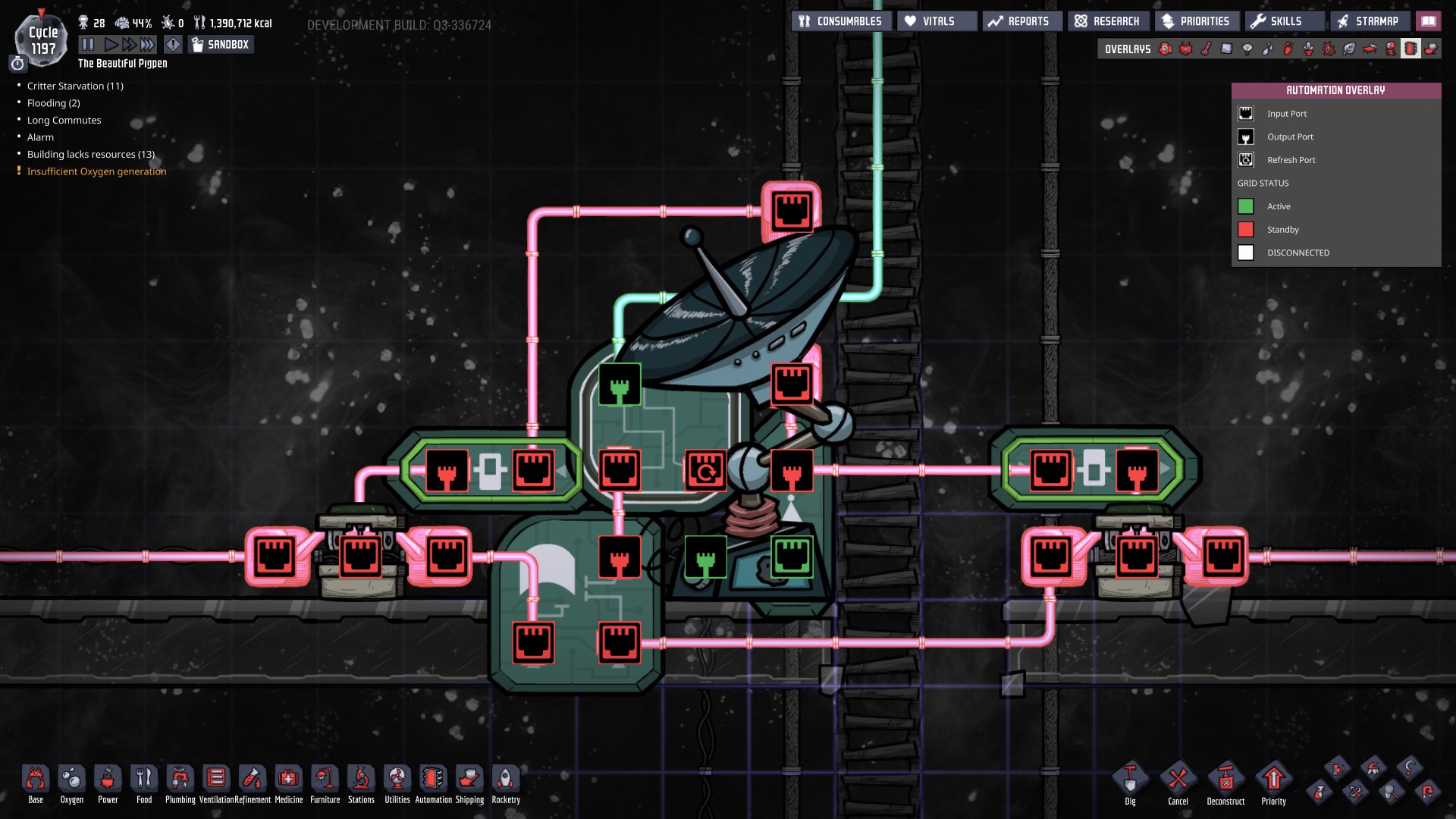Screen dimensions: 1456x819
Task: Switch to the Germ overlay
Action: (1329, 48)
